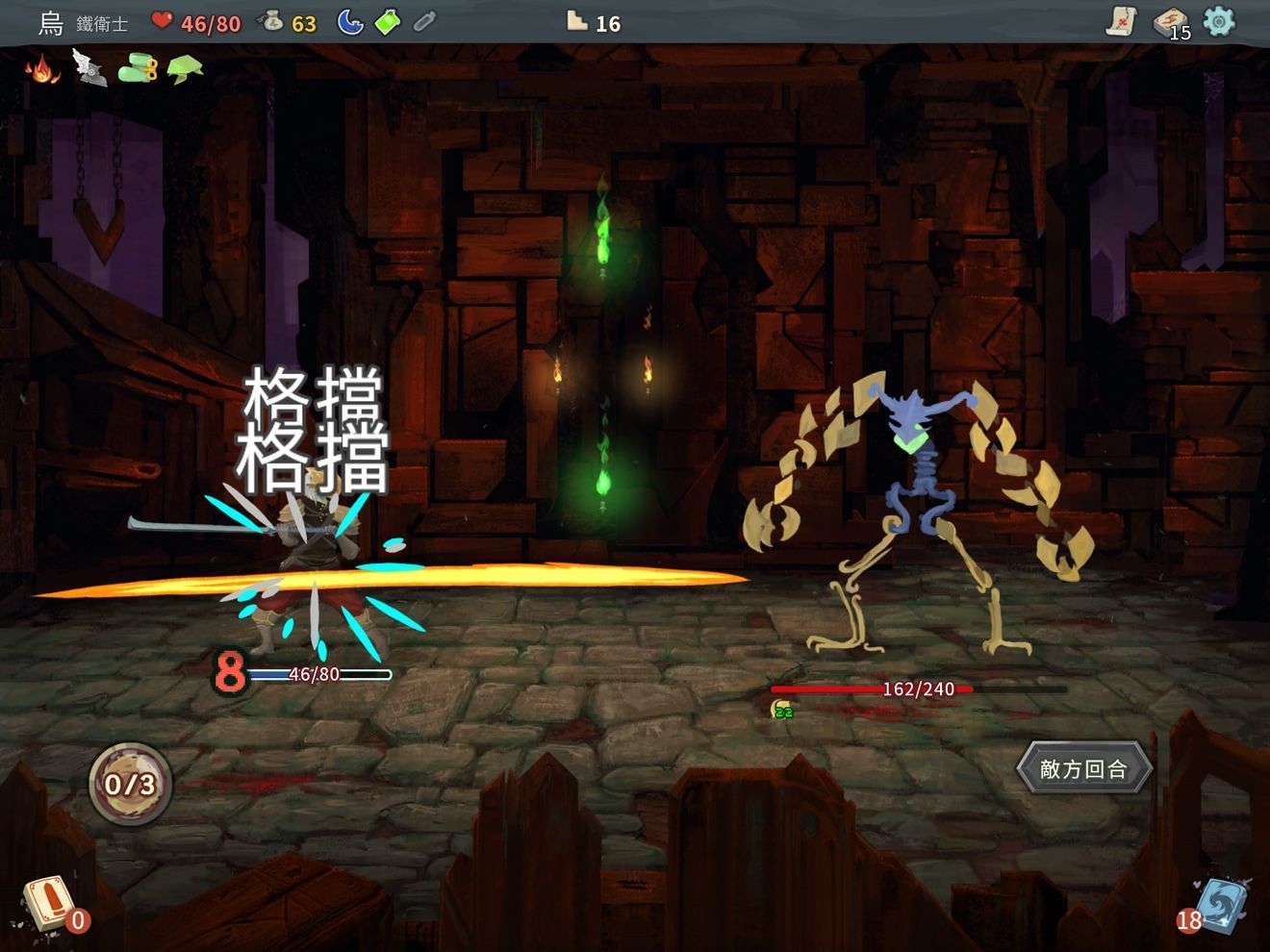Click the player health bar showing 46/80
1270x952 pixels.
pyautogui.click(x=317, y=675)
